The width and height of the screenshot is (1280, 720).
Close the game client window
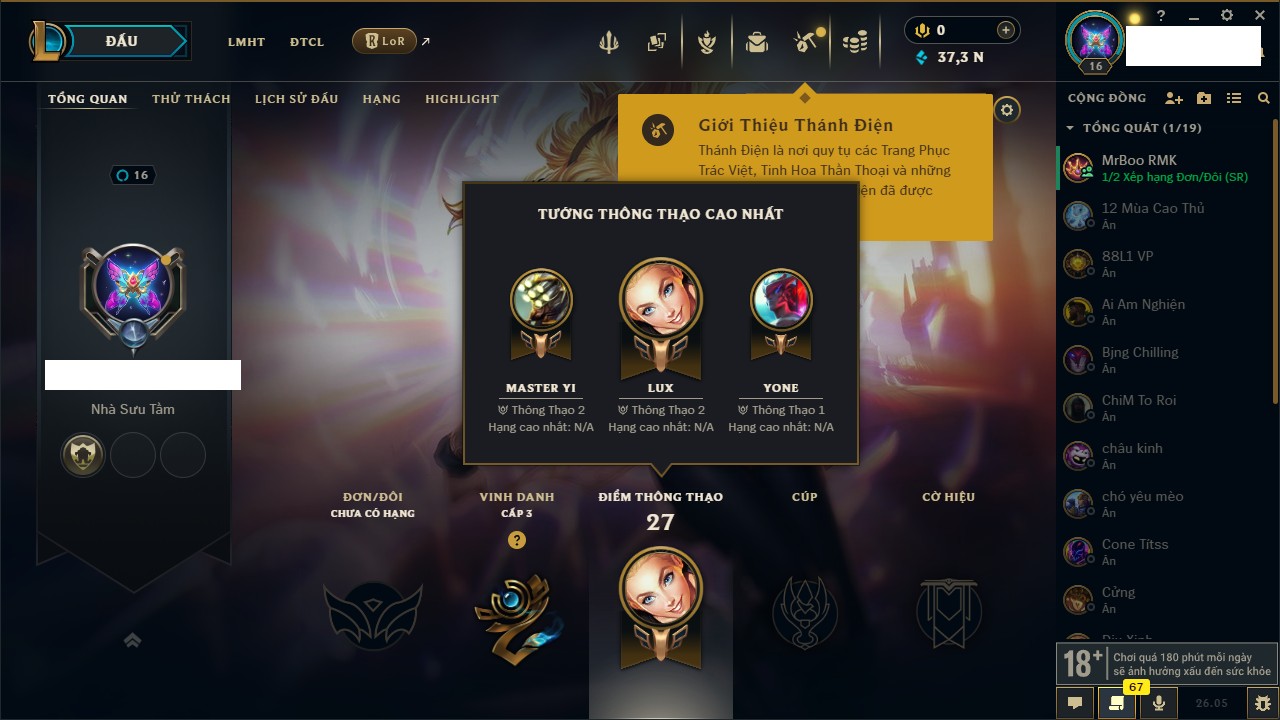point(1259,16)
